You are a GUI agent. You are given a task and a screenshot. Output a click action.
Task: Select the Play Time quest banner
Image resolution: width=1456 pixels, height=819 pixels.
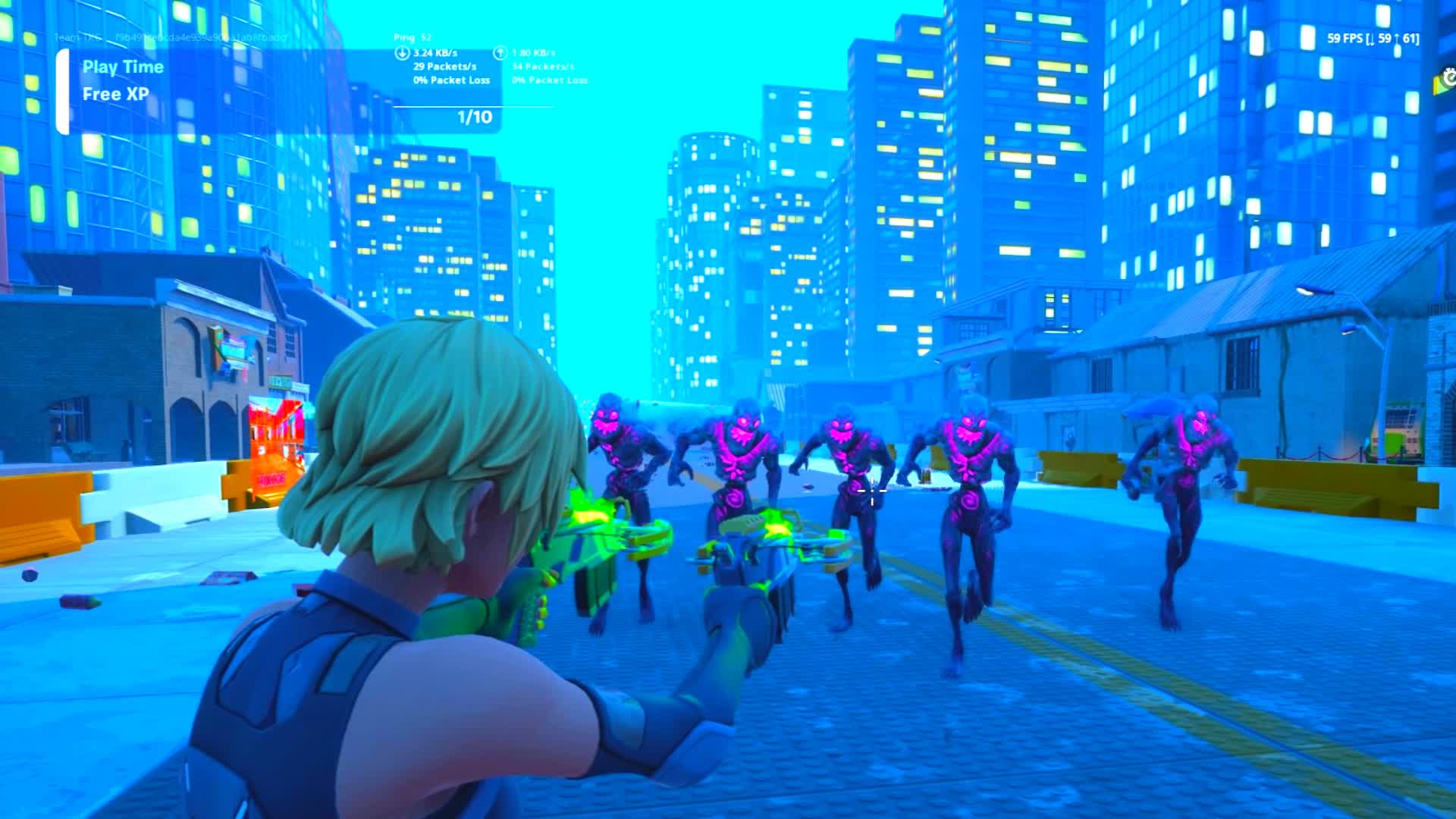(x=124, y=67)
